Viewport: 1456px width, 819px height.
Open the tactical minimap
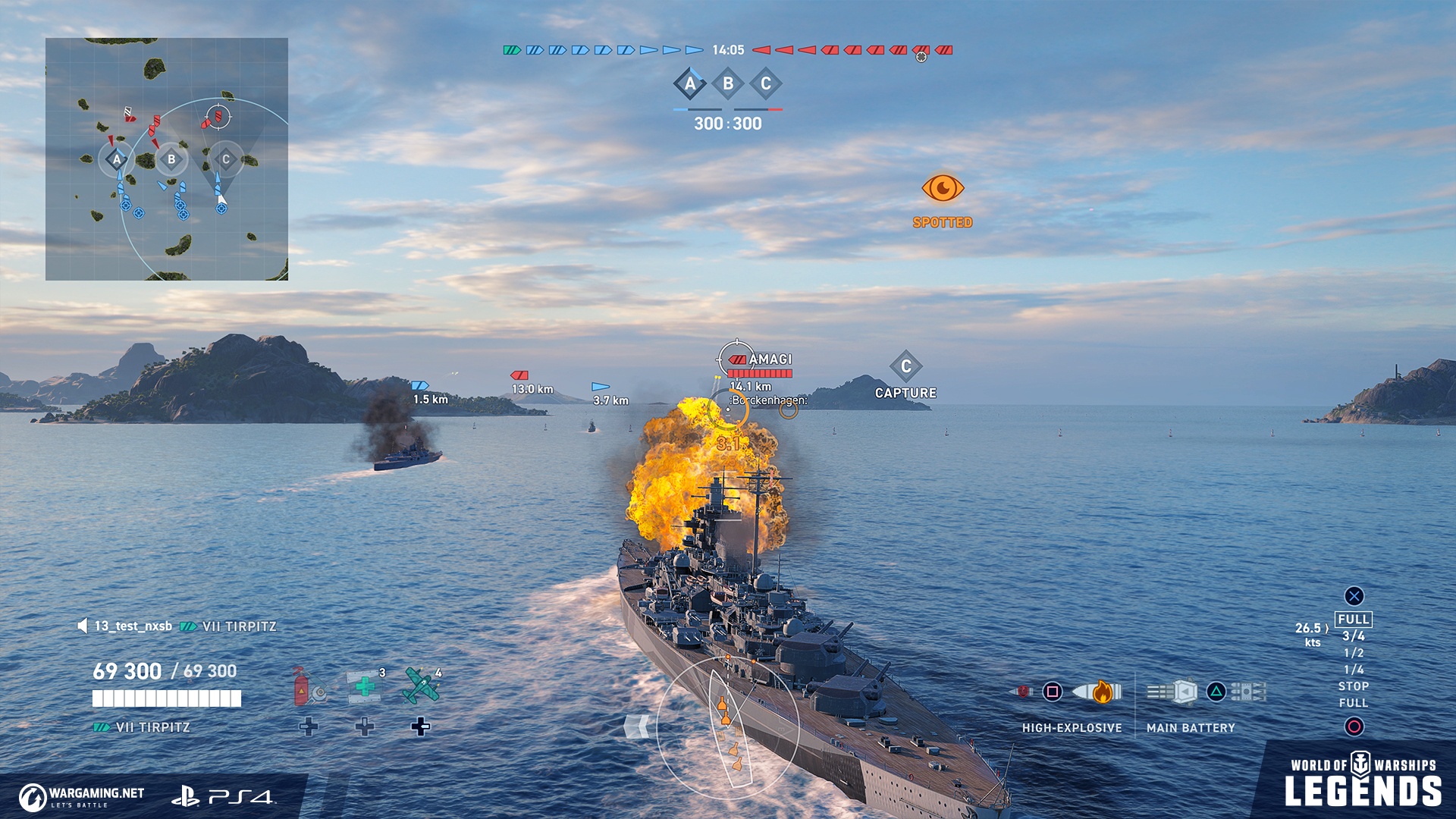[x=167, y=159]
